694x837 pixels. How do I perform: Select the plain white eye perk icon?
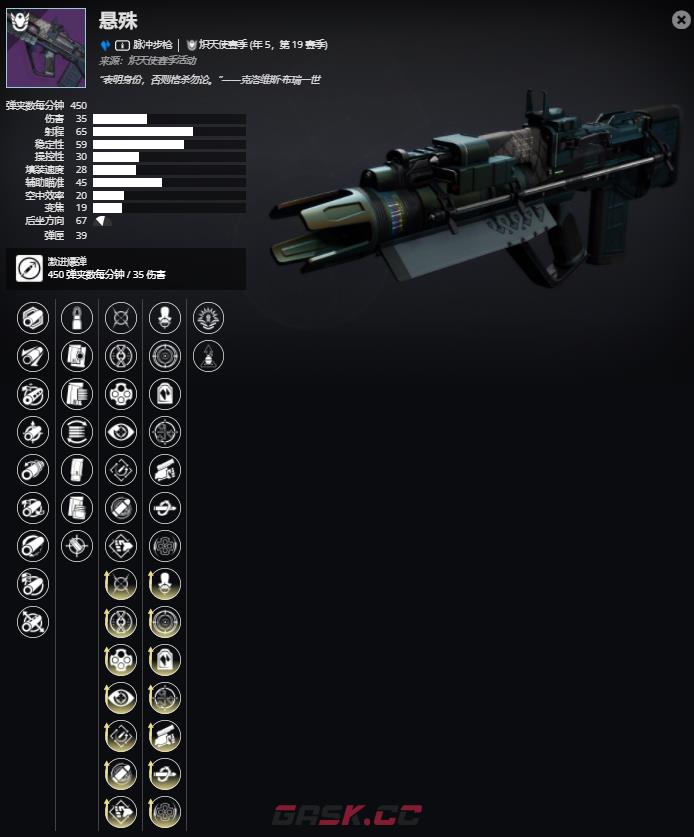point(120,431)
